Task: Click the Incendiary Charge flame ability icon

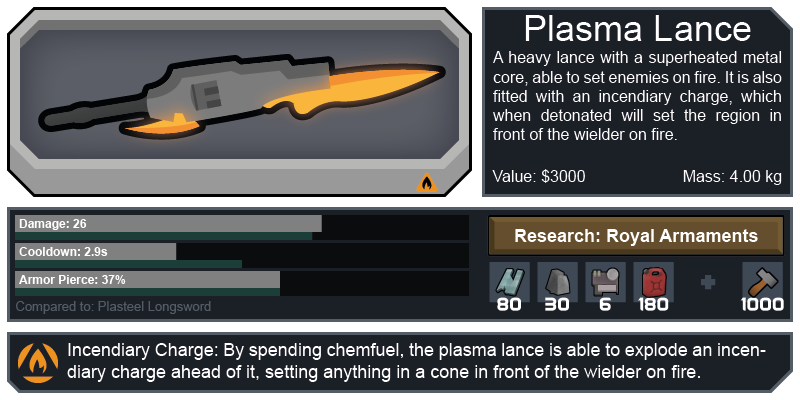Action: coord(38,362)
